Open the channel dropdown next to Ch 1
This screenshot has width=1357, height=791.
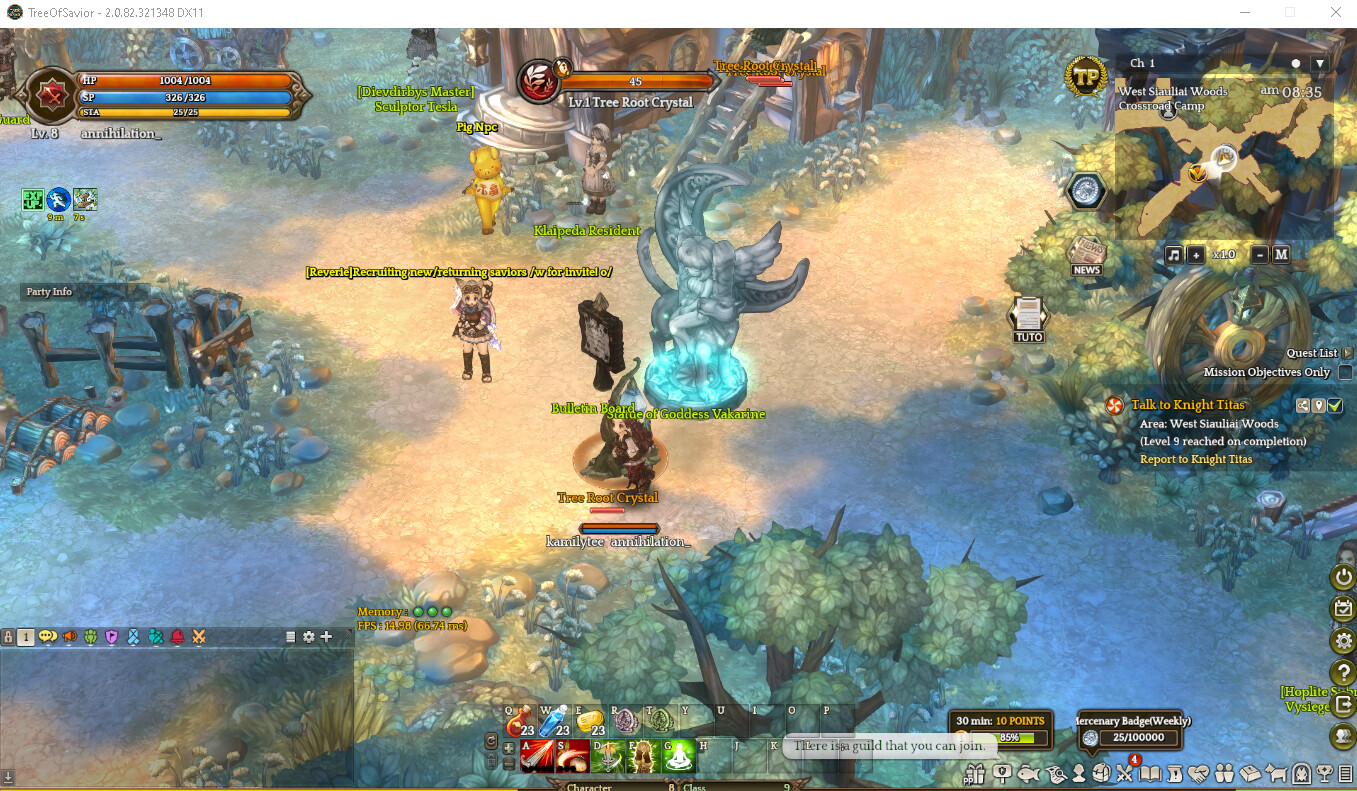click(1322, 62)
